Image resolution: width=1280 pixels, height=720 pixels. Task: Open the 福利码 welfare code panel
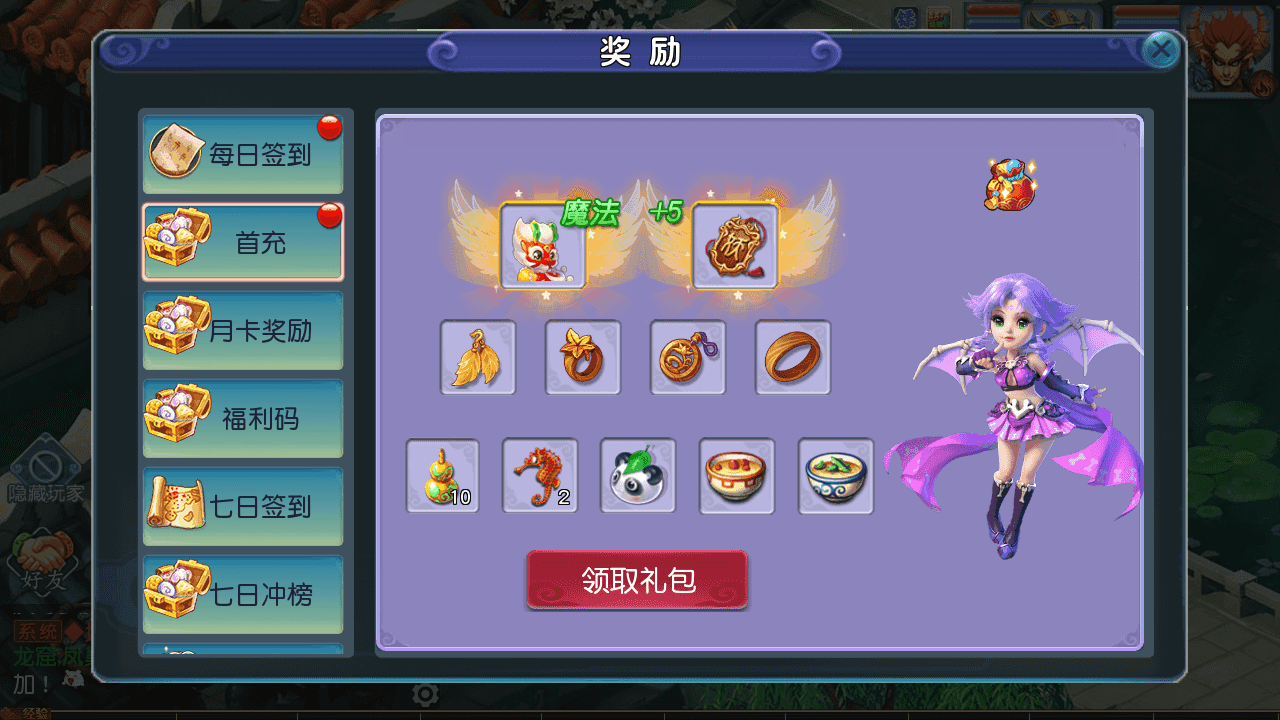coord(243,418)
